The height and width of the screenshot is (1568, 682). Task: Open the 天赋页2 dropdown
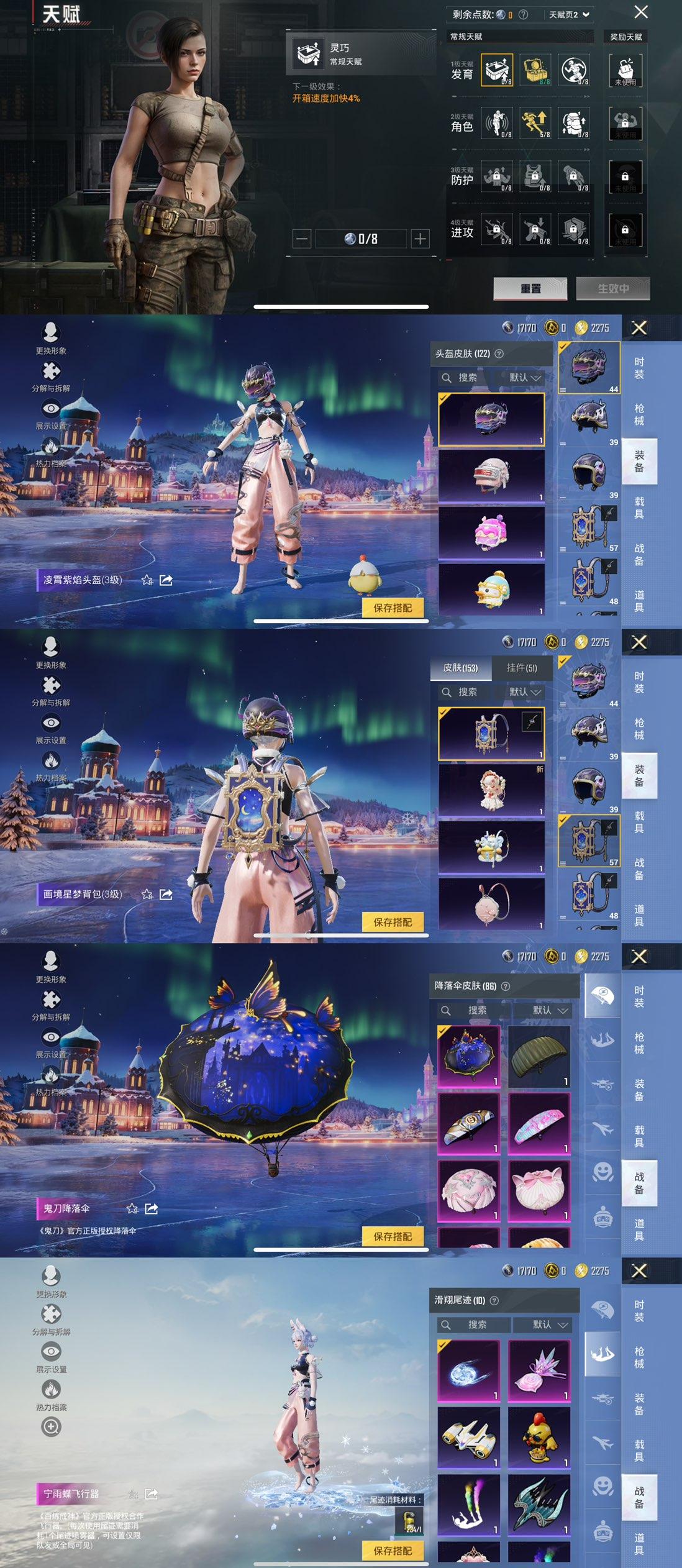[x=569, y=14]
